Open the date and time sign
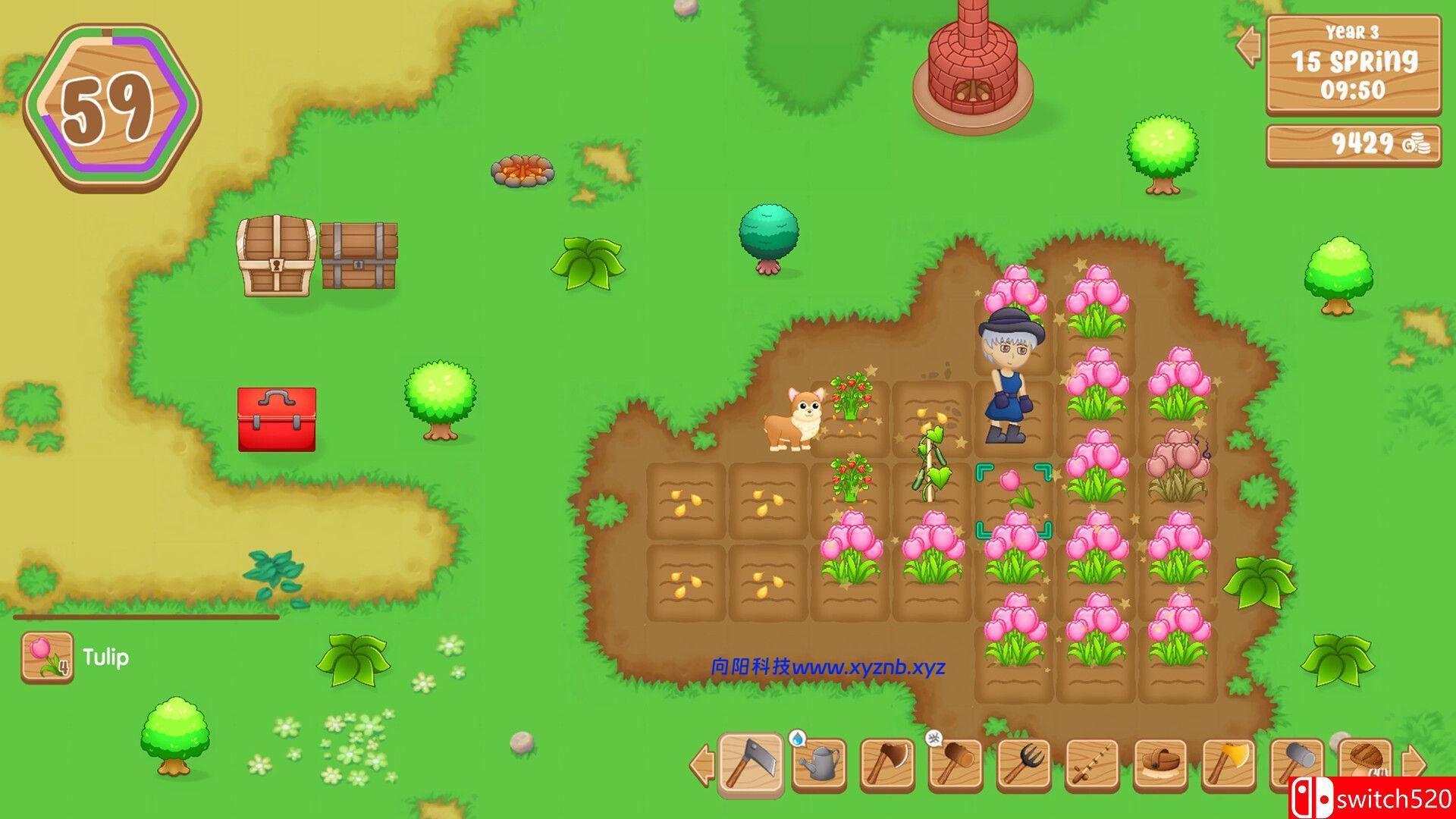Image resolution: width=1456 pixels, height=819 pixels. pos(1354,64)
